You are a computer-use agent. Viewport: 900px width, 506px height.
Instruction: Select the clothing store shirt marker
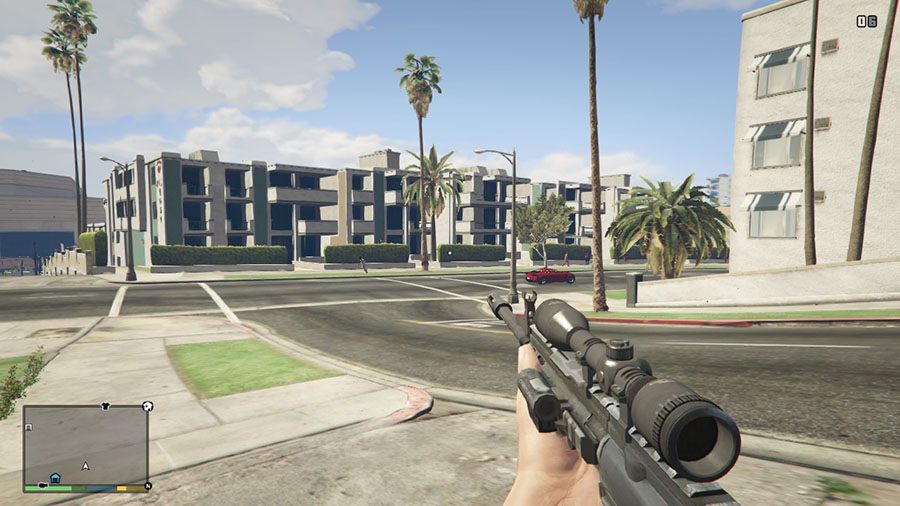[105, 408]
